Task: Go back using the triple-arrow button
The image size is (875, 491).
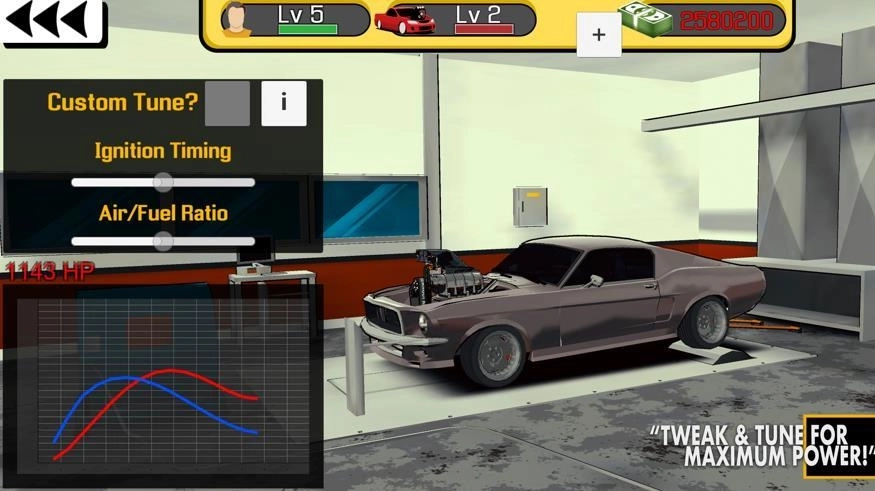Action: click(x=52, y=21)
